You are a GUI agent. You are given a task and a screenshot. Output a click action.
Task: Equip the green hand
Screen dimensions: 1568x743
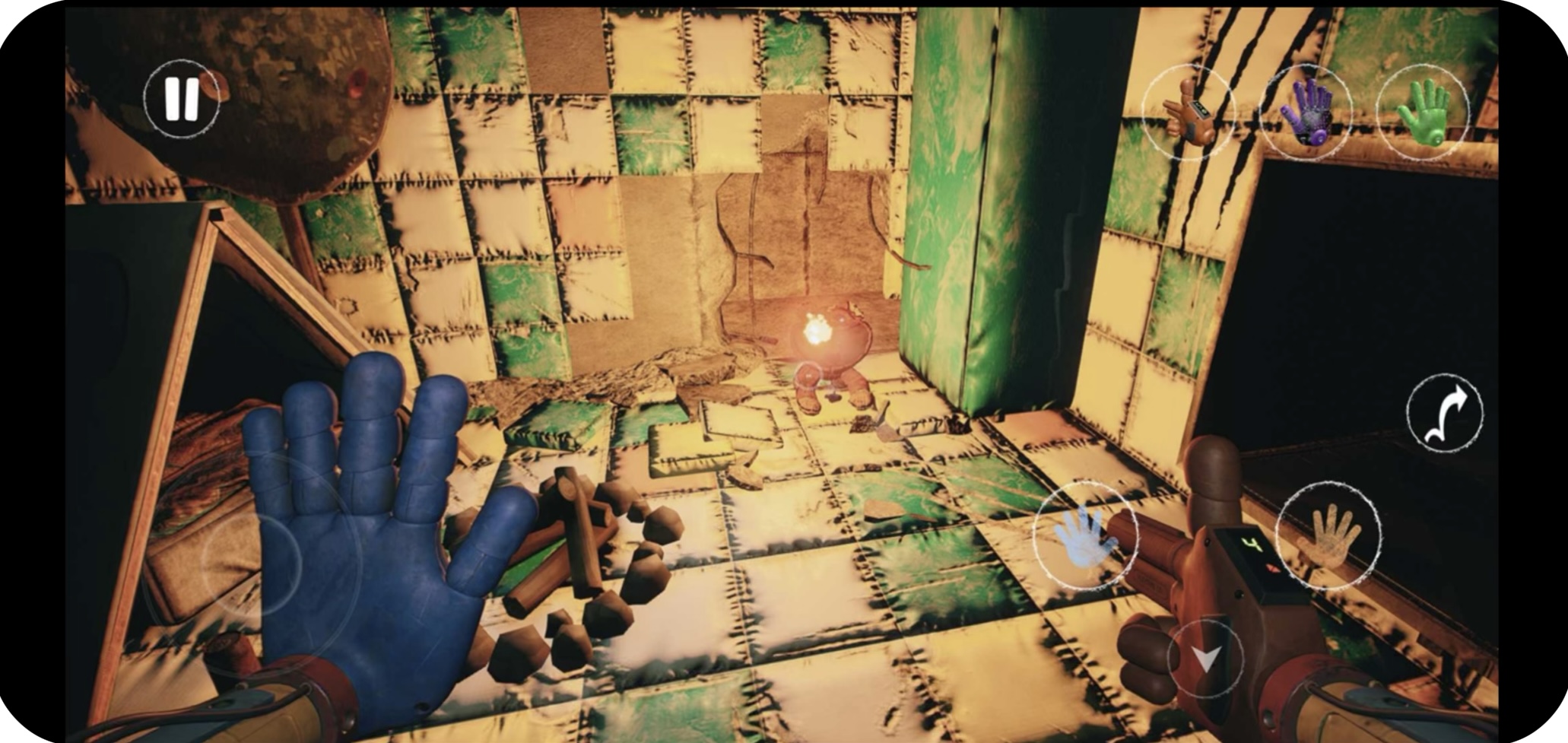point(1423,113)
